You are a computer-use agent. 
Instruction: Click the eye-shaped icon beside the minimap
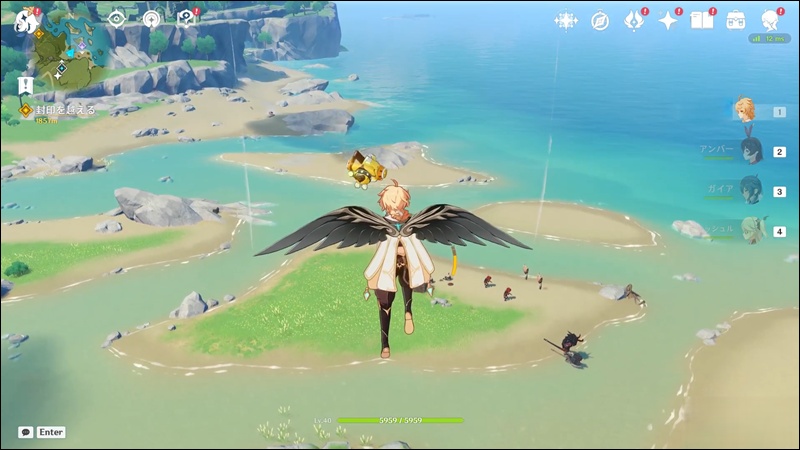click(x=117, y=18)
